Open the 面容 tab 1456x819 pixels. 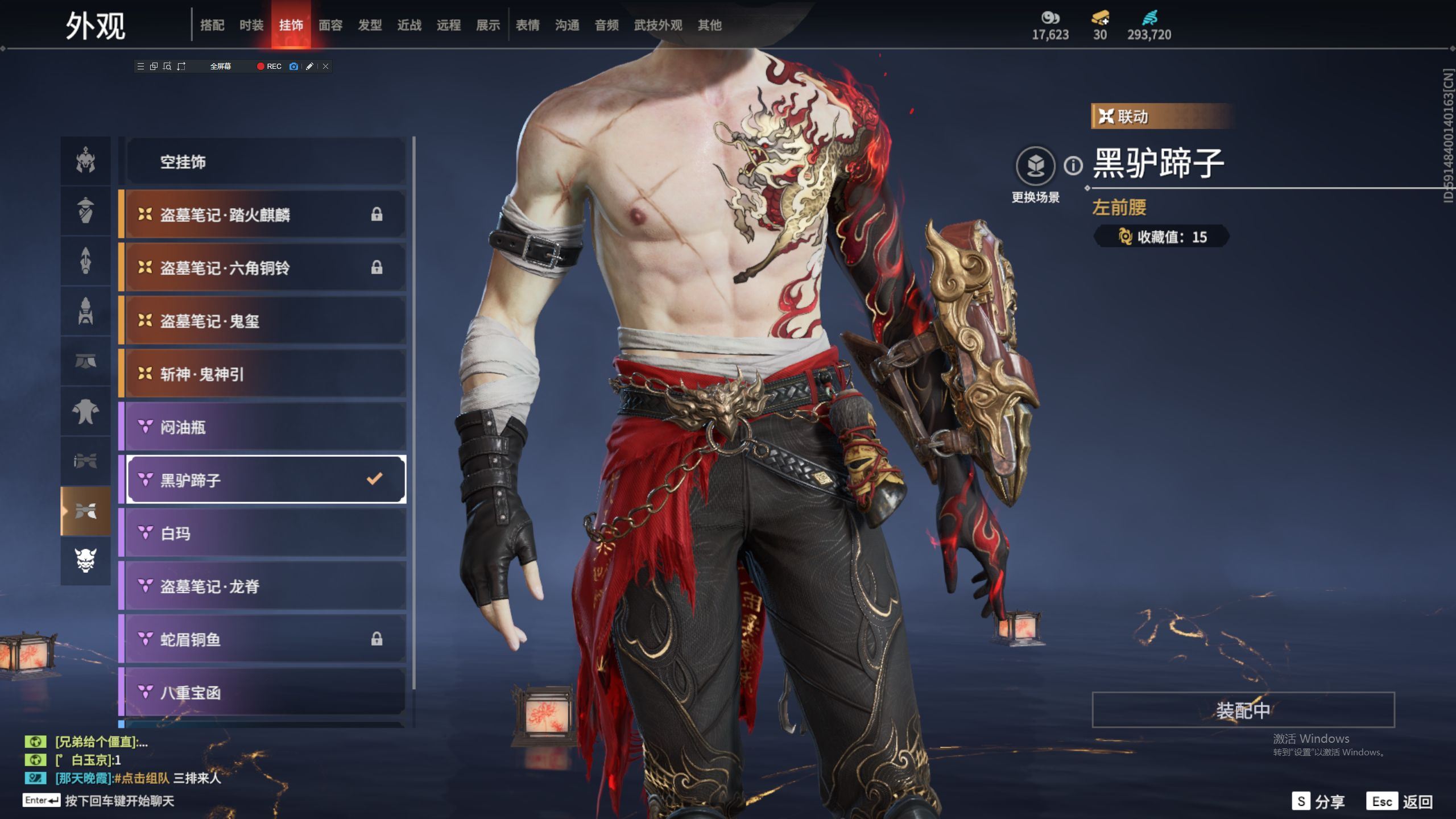tap(330, 25)
